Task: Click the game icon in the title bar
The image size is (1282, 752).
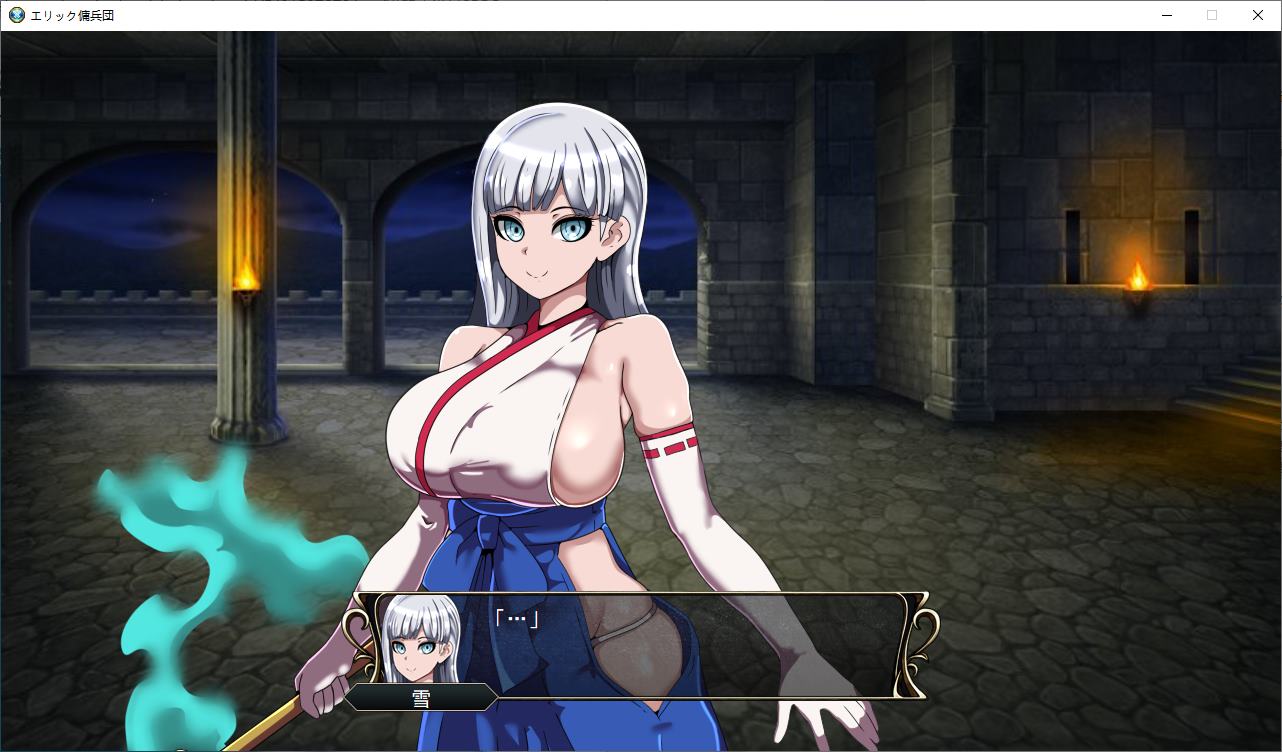Action: coord(14,15)
